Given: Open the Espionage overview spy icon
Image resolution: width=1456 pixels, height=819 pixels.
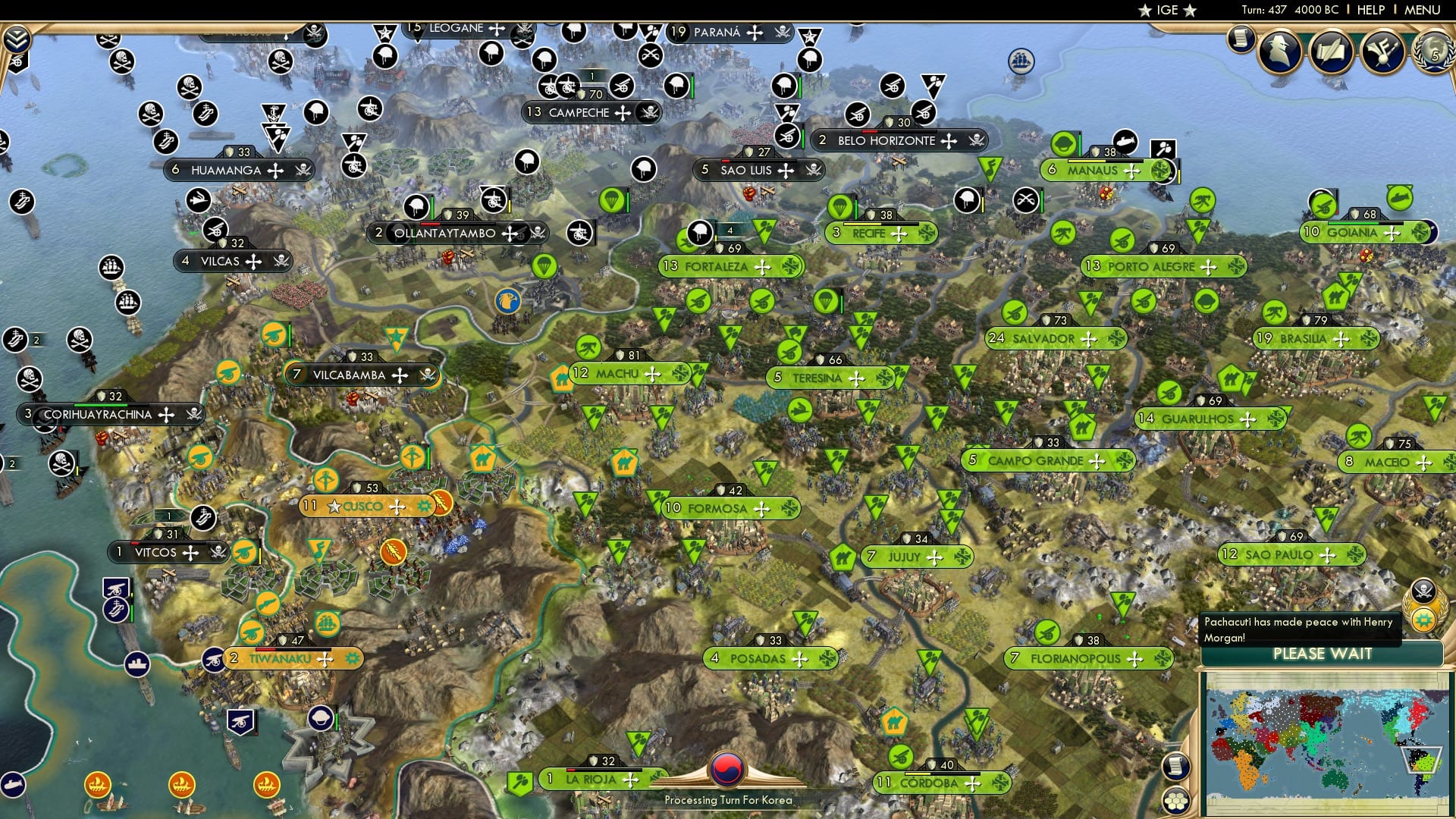Looking at the screenshot, I should click(1278, 51).
